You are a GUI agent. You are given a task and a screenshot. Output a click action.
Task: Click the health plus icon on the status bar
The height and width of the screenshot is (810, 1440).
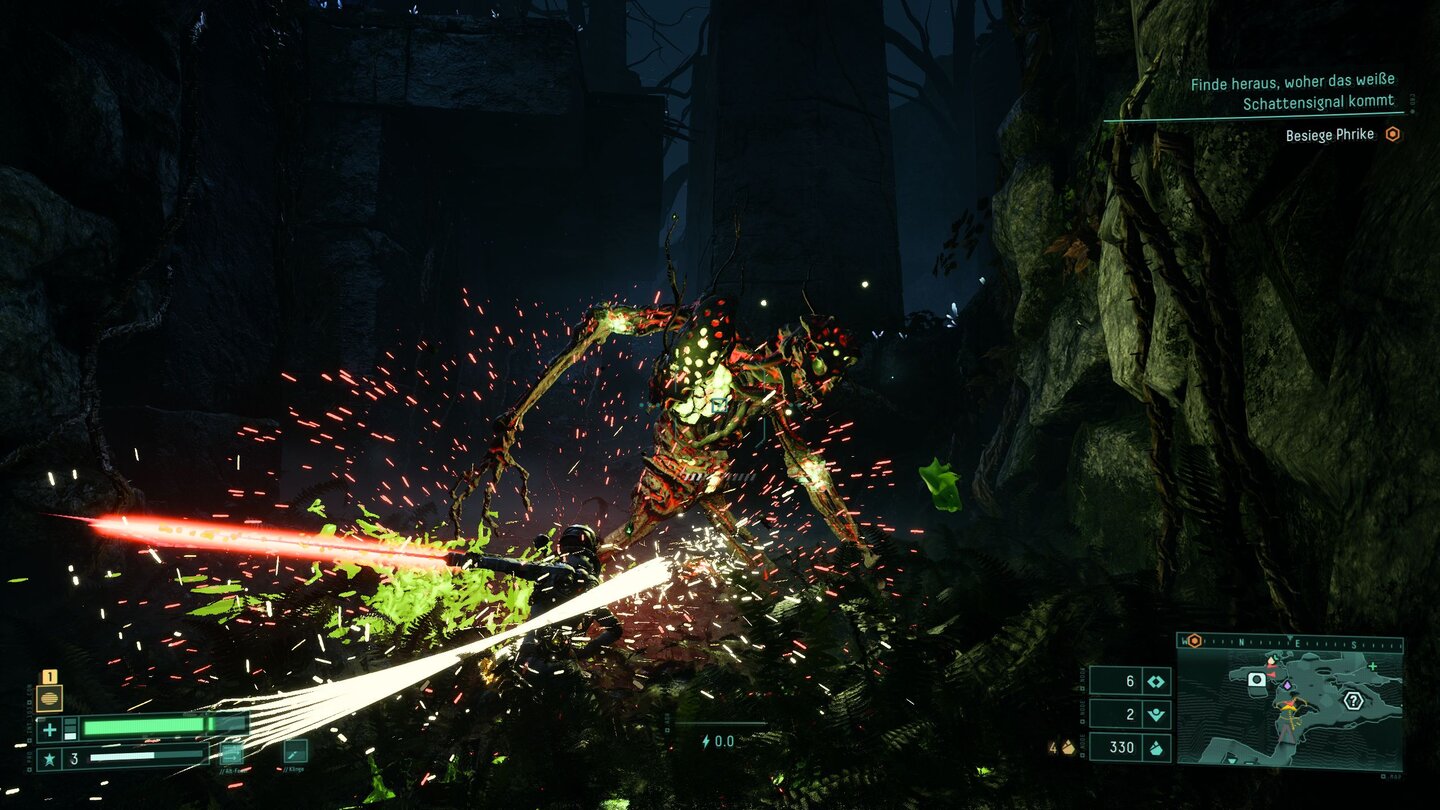click(49, 729)
